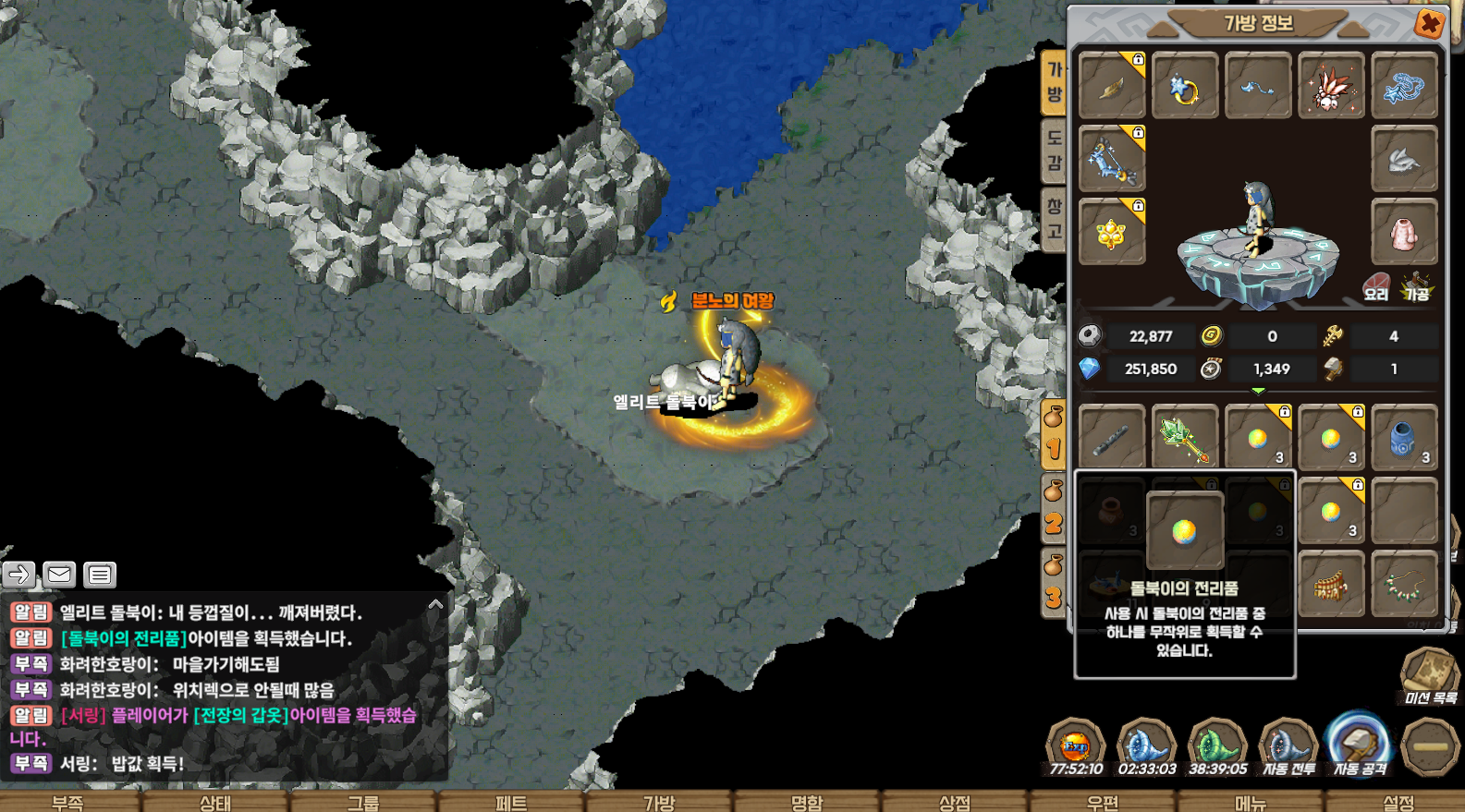The width and height of the screenshot is (1465, 812).
Task: Close the 가방 정보 bag panel
Action: tap(1429, 23)
